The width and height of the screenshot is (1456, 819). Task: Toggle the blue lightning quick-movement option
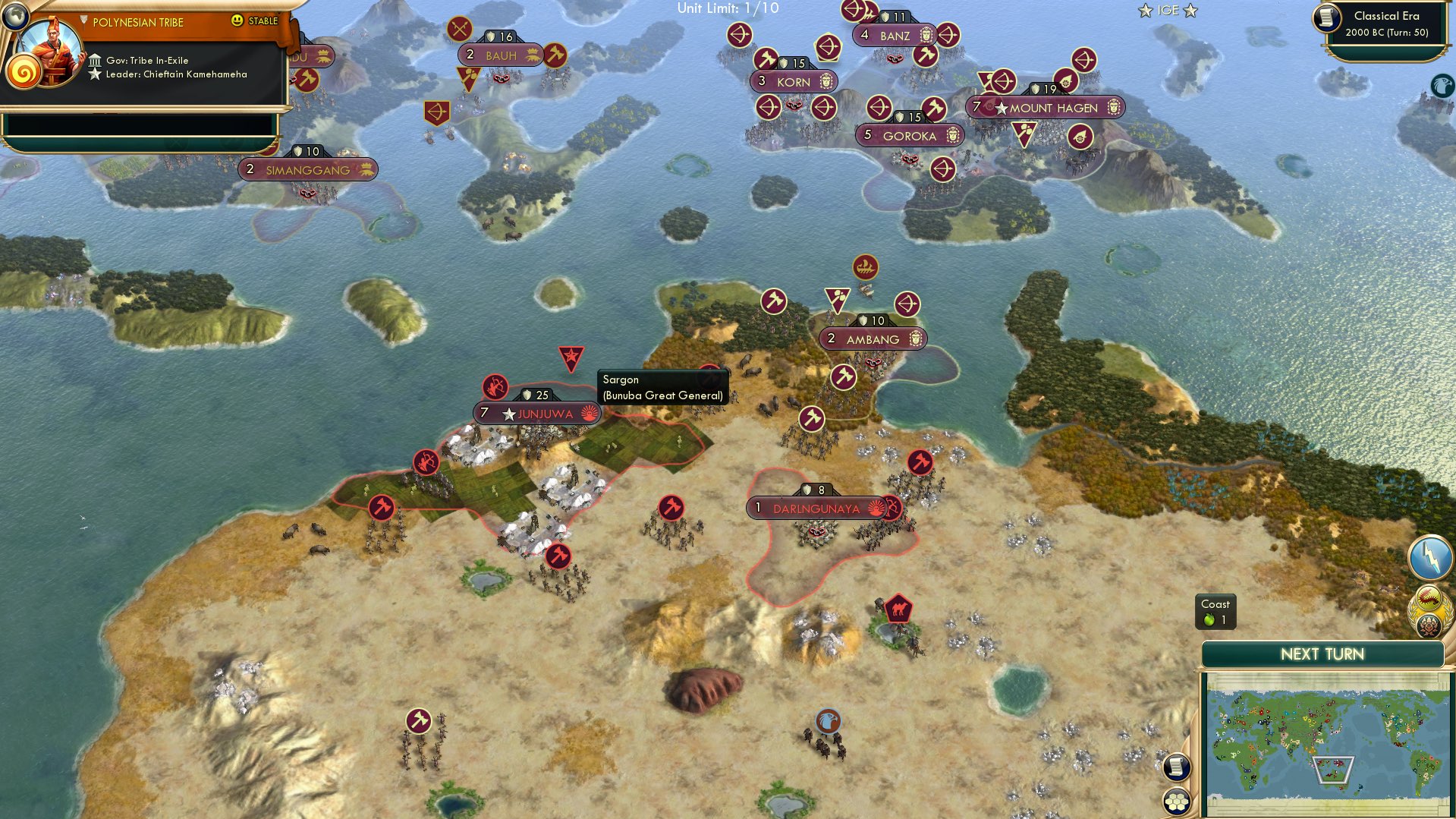tap(1429, 556)
